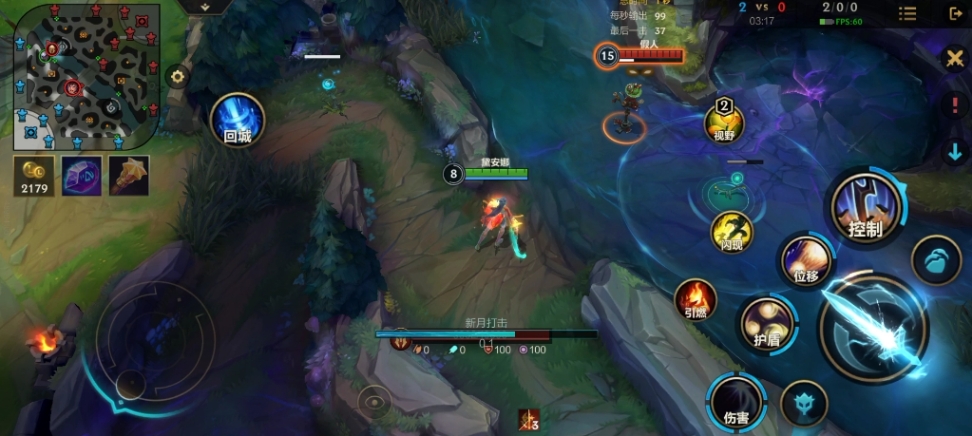
Task: Buy the suggested golden mace item
Action: coord(128,175)
